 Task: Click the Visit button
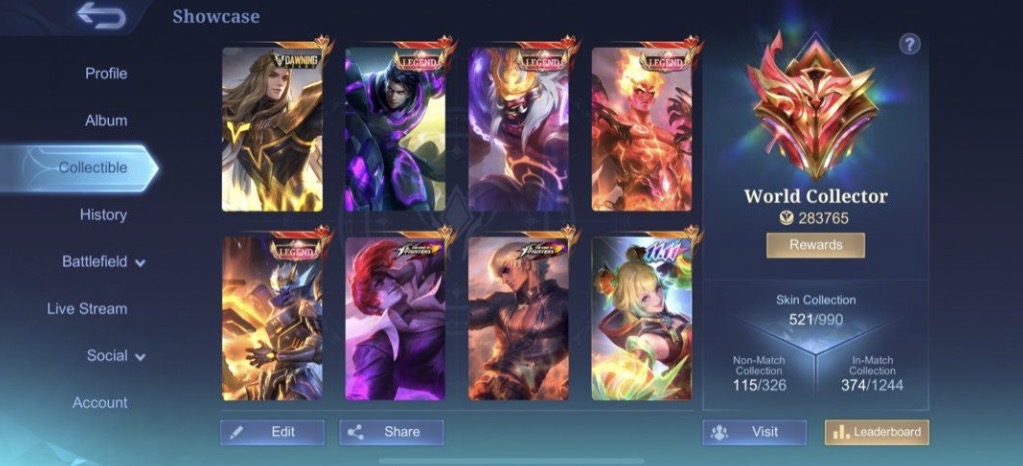click(x=754, y=432)
